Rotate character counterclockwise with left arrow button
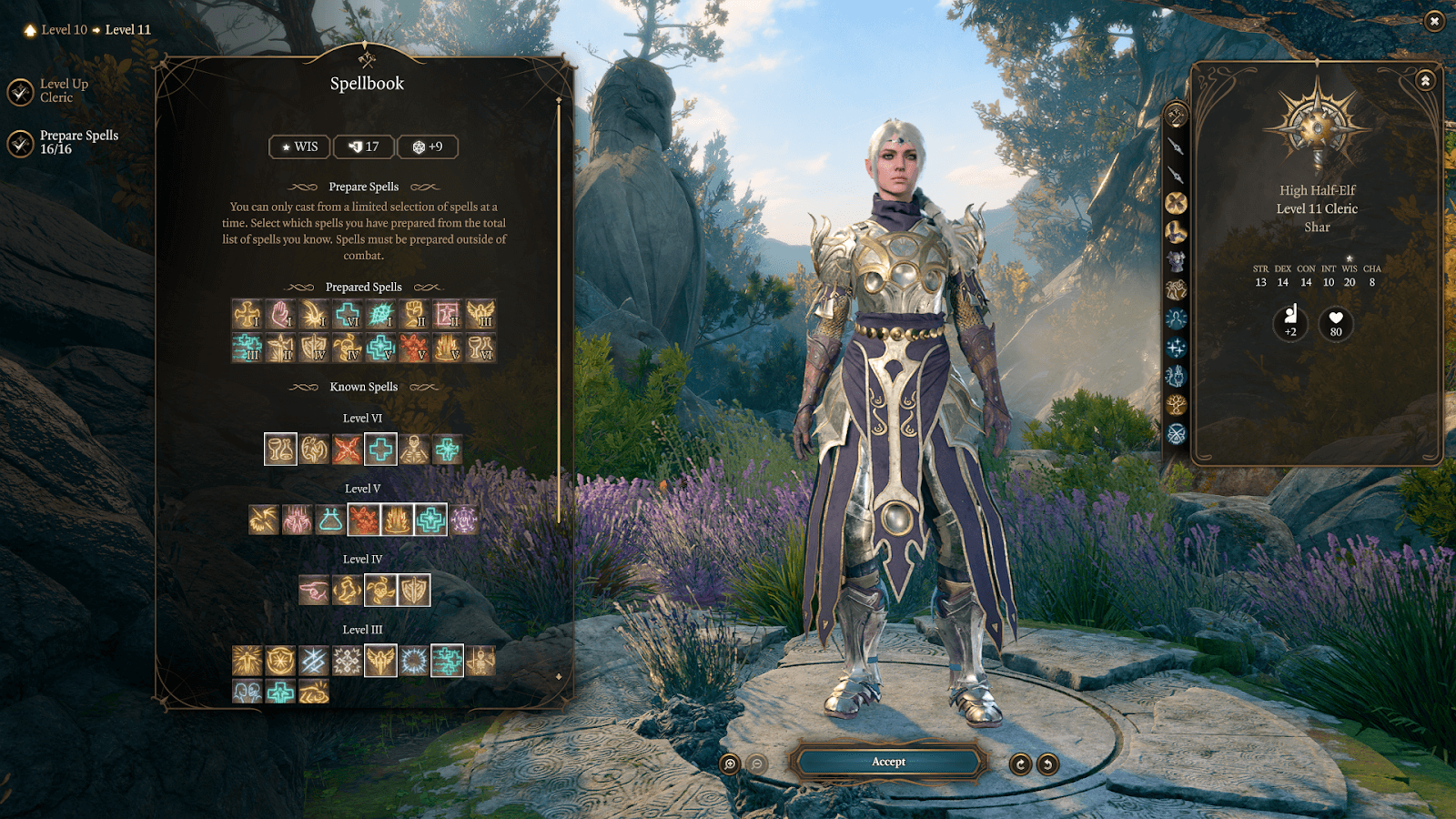1456x819 pixels. click(1020, 764)
